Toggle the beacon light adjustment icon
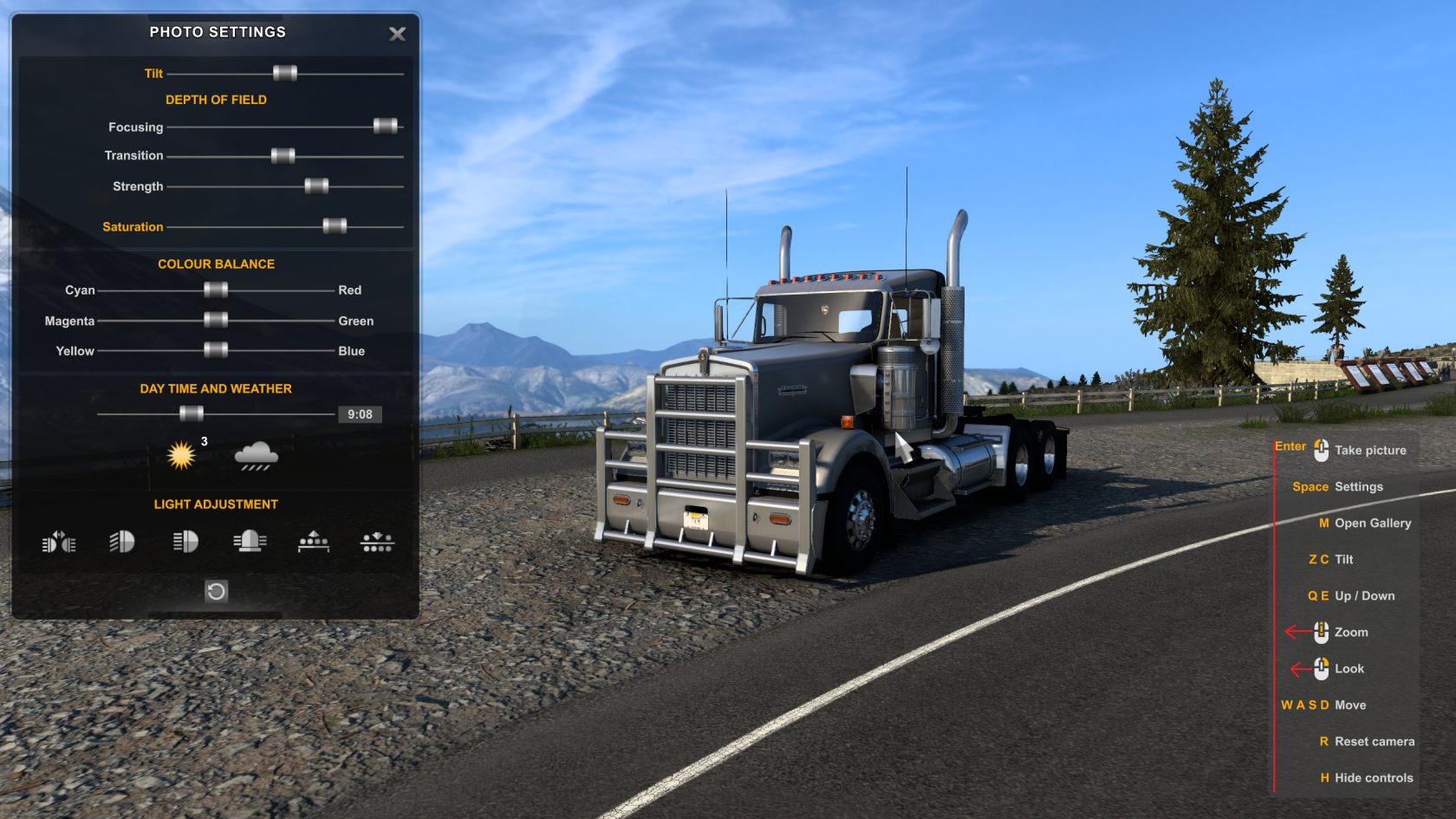 coord(250,543)
